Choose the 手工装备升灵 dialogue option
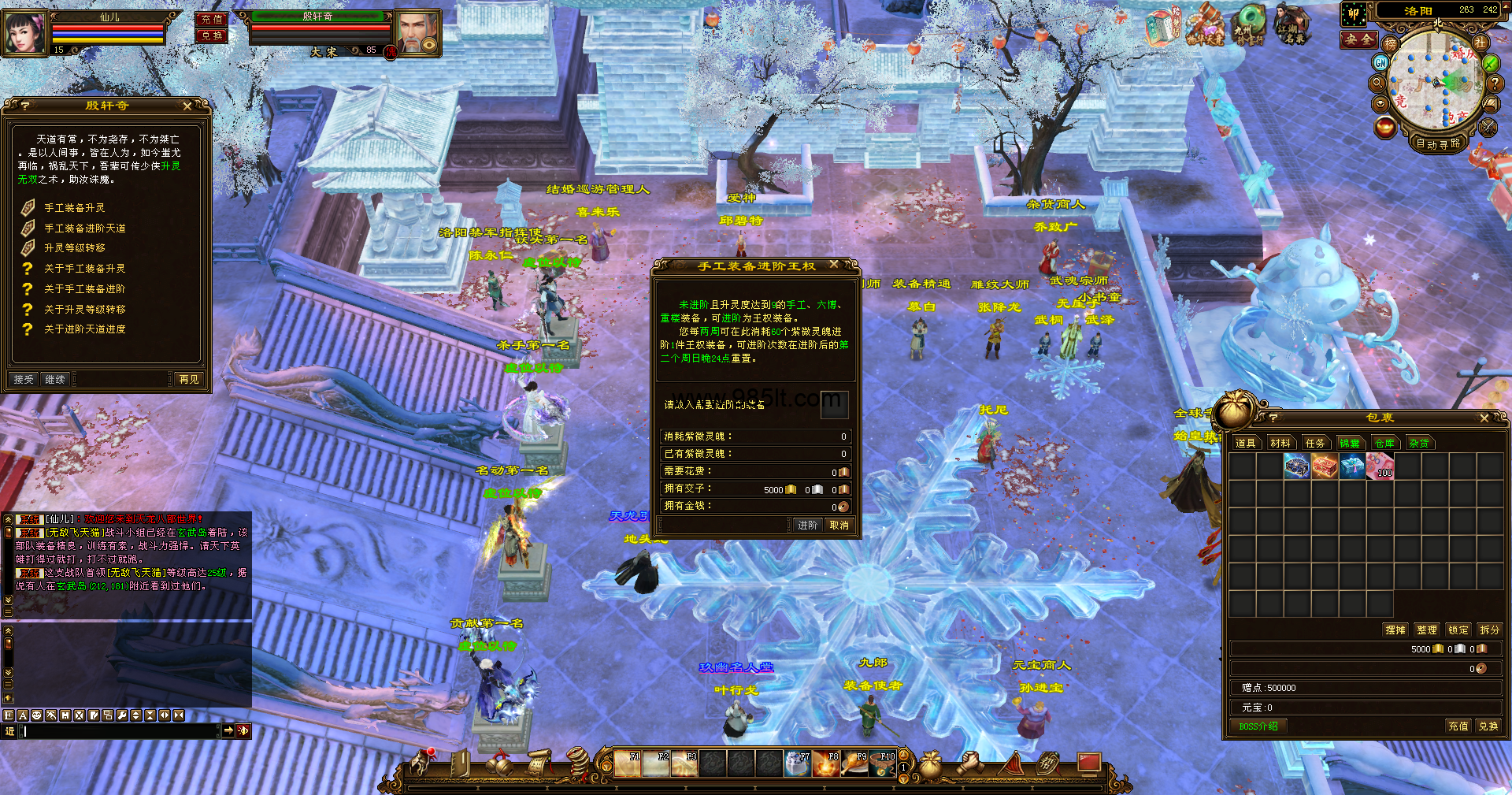 point(74,208)
